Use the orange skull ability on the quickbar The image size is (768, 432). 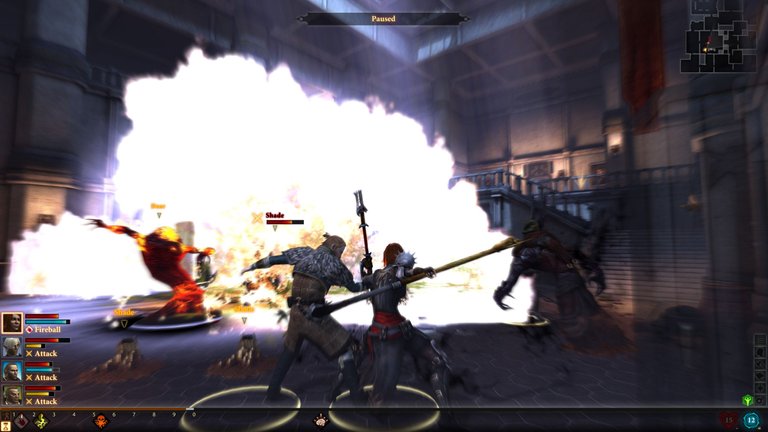pos(101,423)
